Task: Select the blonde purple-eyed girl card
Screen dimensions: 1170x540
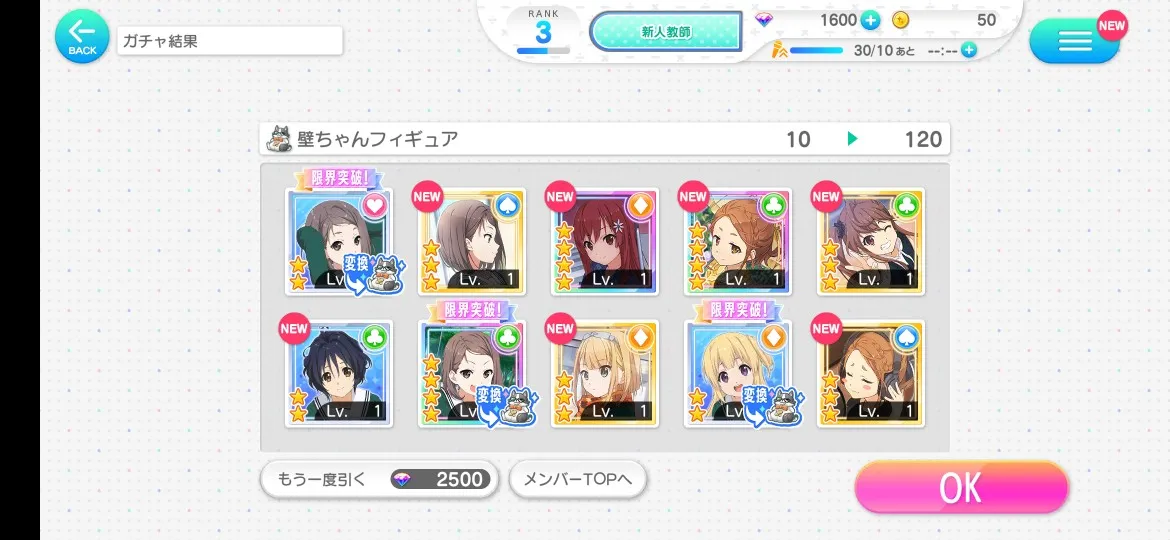Action: (738, 374)
